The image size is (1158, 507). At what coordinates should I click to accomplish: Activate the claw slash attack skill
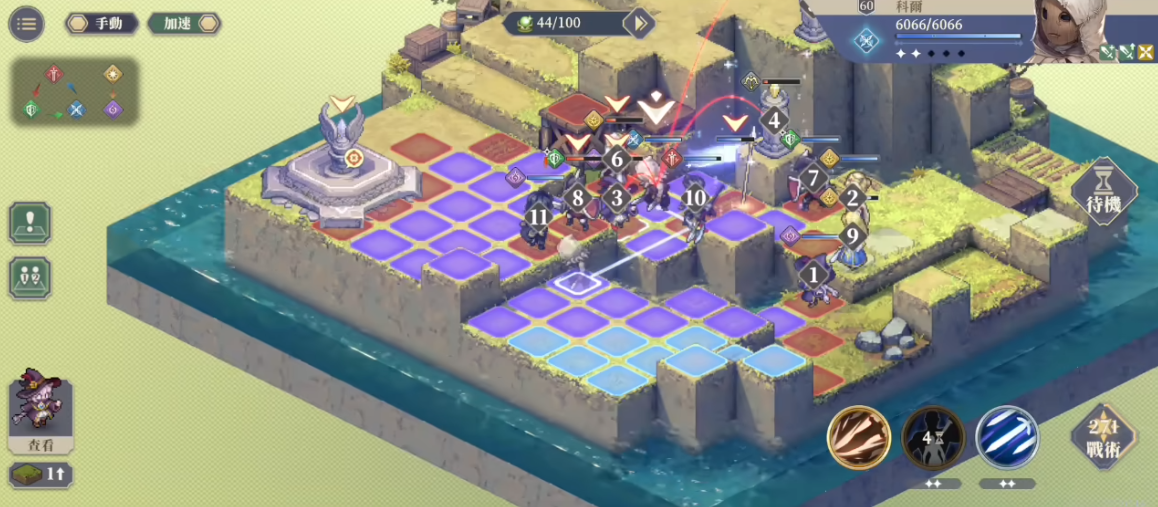(x=859, y=437)
